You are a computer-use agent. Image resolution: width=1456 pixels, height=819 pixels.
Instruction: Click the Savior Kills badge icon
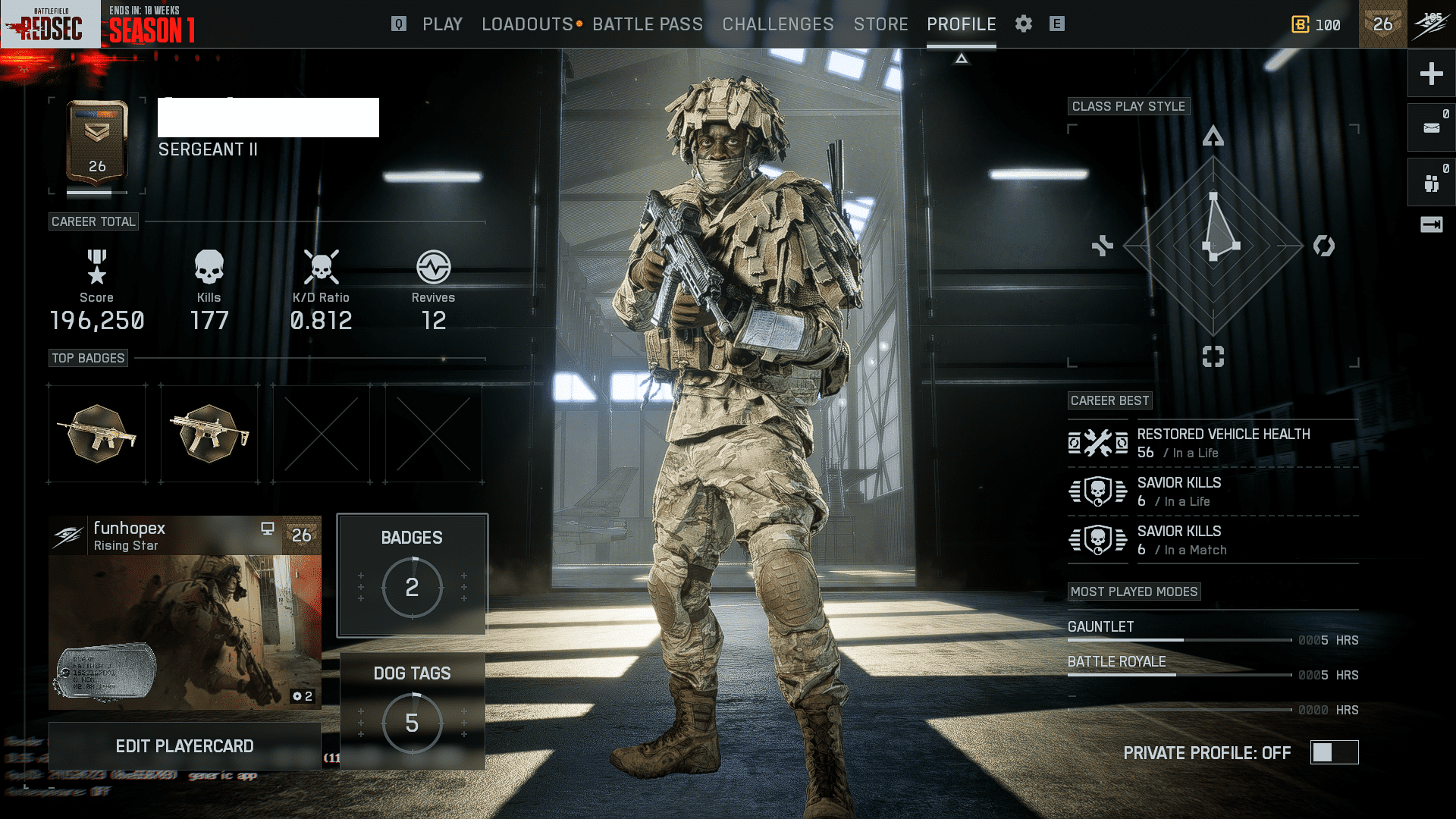pyautogui.click(x=1097, y=491)
